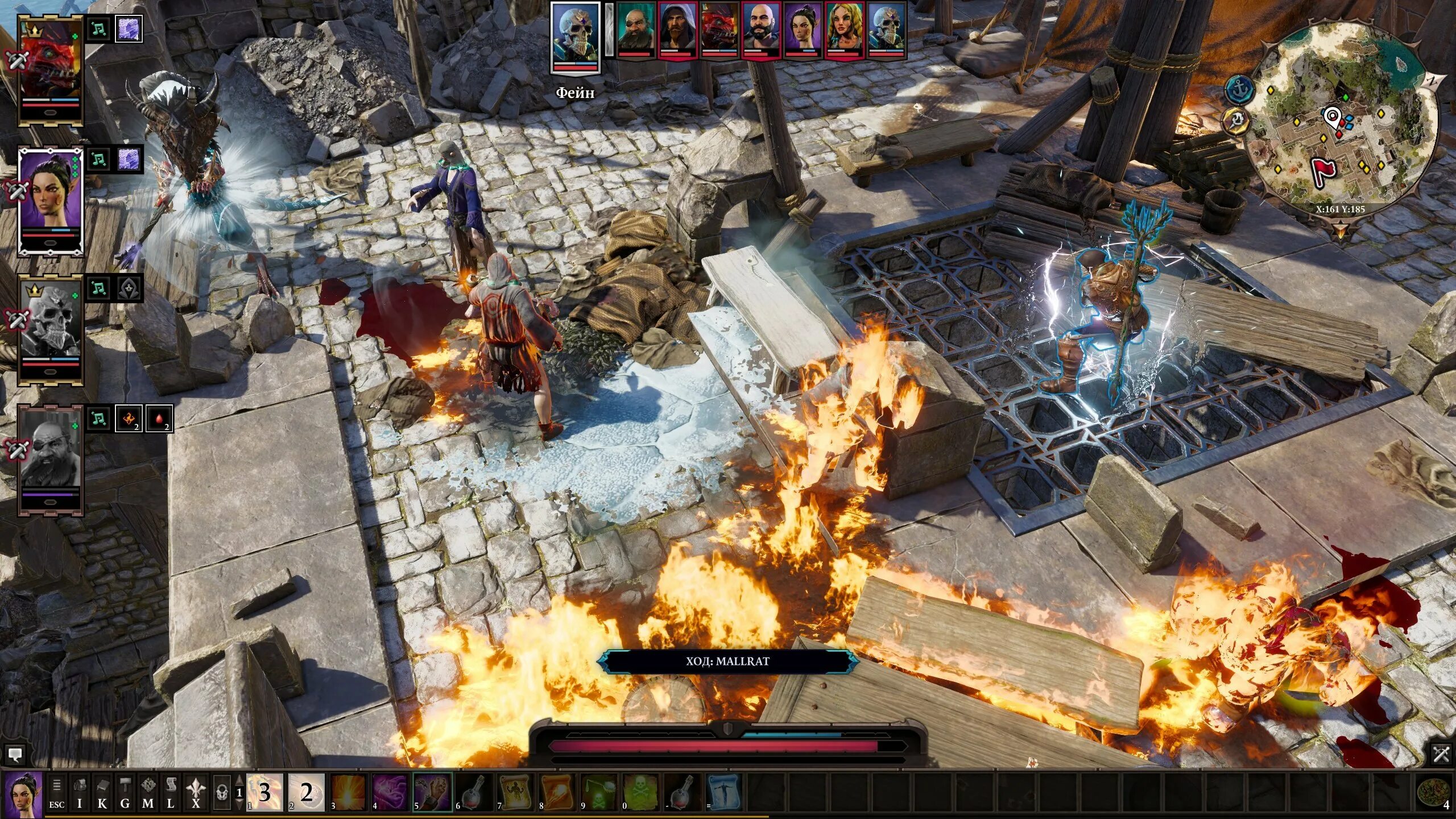The width and height of the screenshot is (1456, 819).
Task: Select the red lizard party portrait
Action: click(x=51, y=68)
